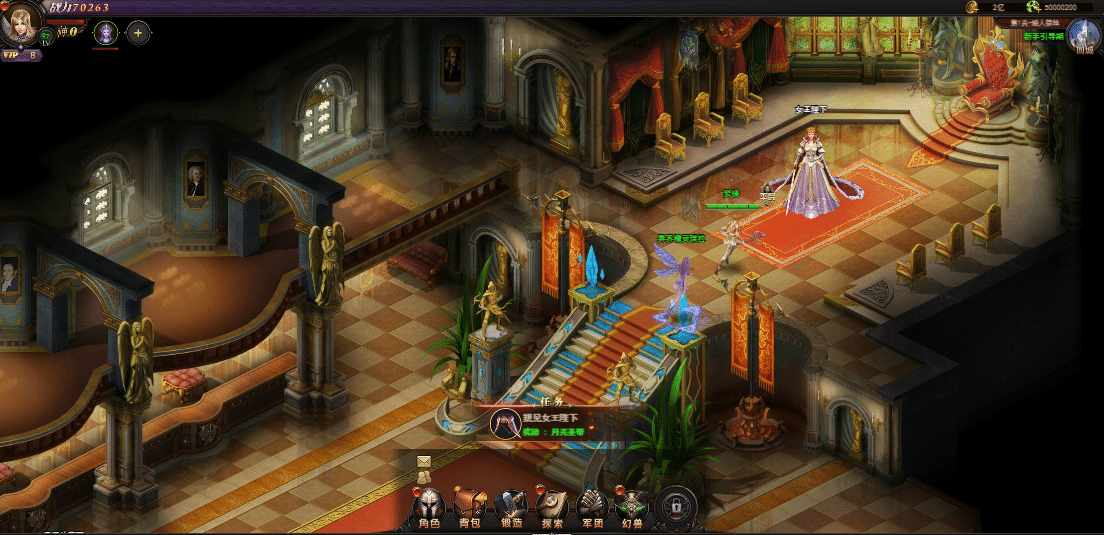Image resolution: width=1104 pixels, height=535 pixels.
Task: Select the purple-haired companion portrait
Action: point(105,33)
